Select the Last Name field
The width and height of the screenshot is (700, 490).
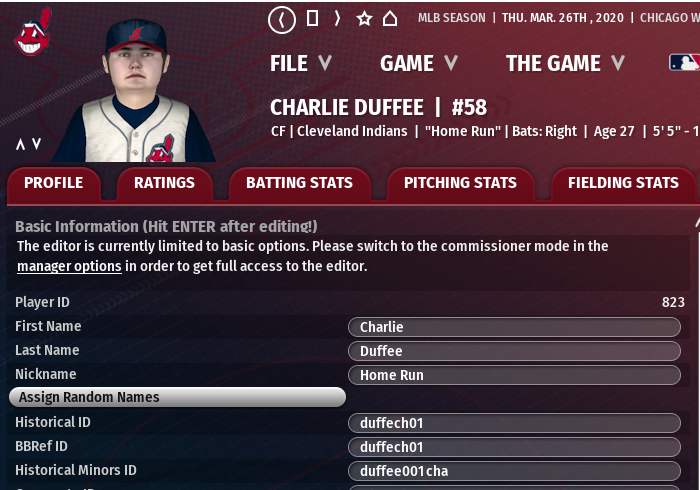514,351
